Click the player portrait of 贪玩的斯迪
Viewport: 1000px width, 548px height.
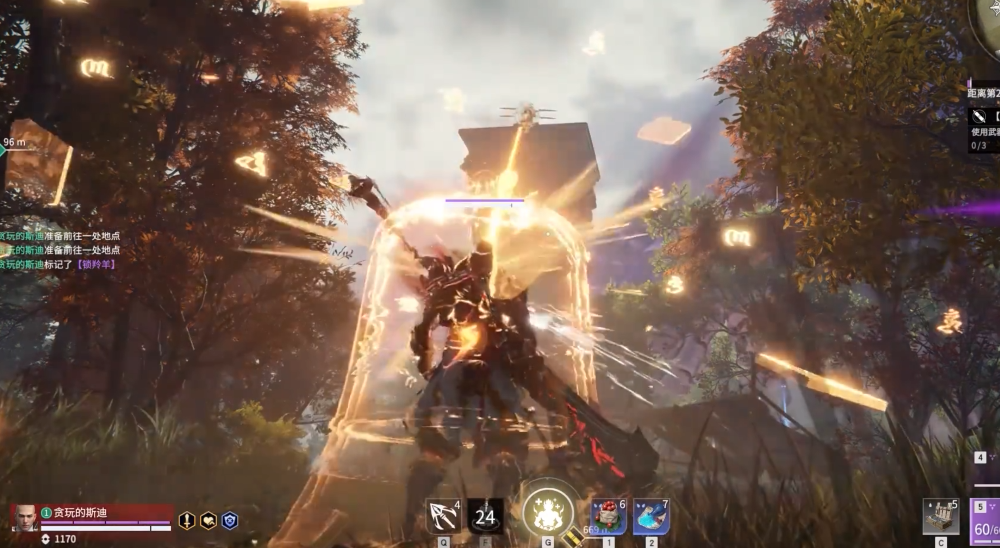click(24, 517)
